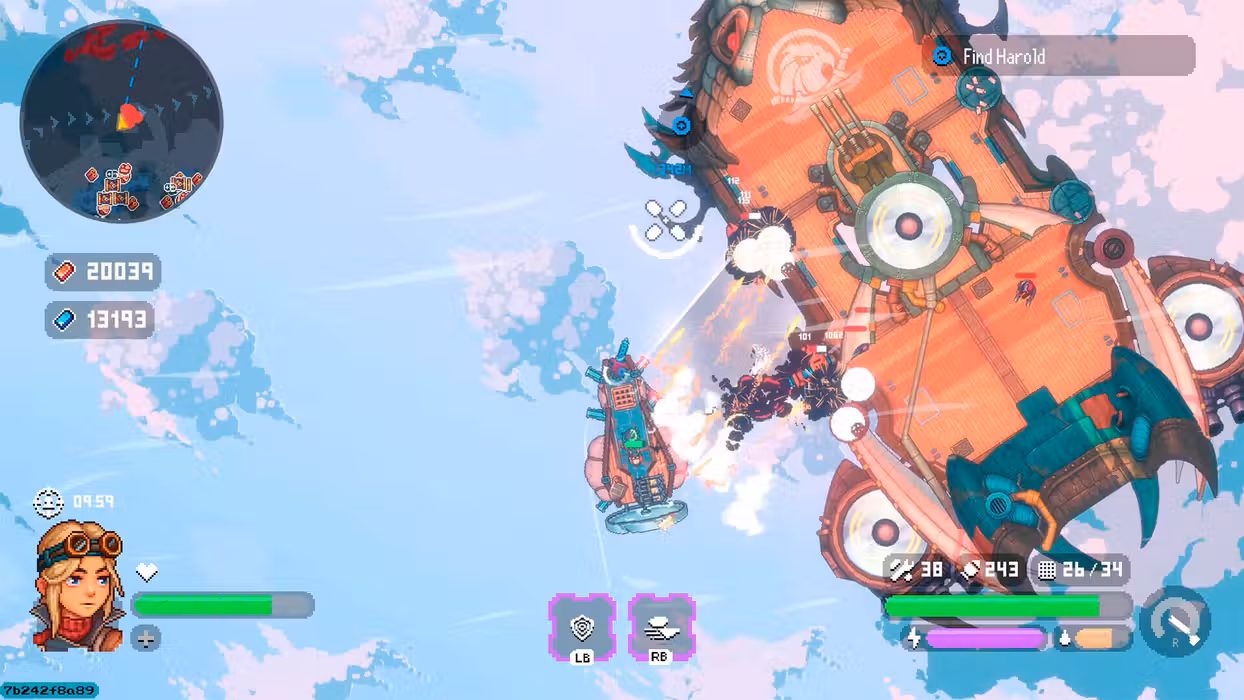Click the circular weapon gauge icon

[1174, 622]
